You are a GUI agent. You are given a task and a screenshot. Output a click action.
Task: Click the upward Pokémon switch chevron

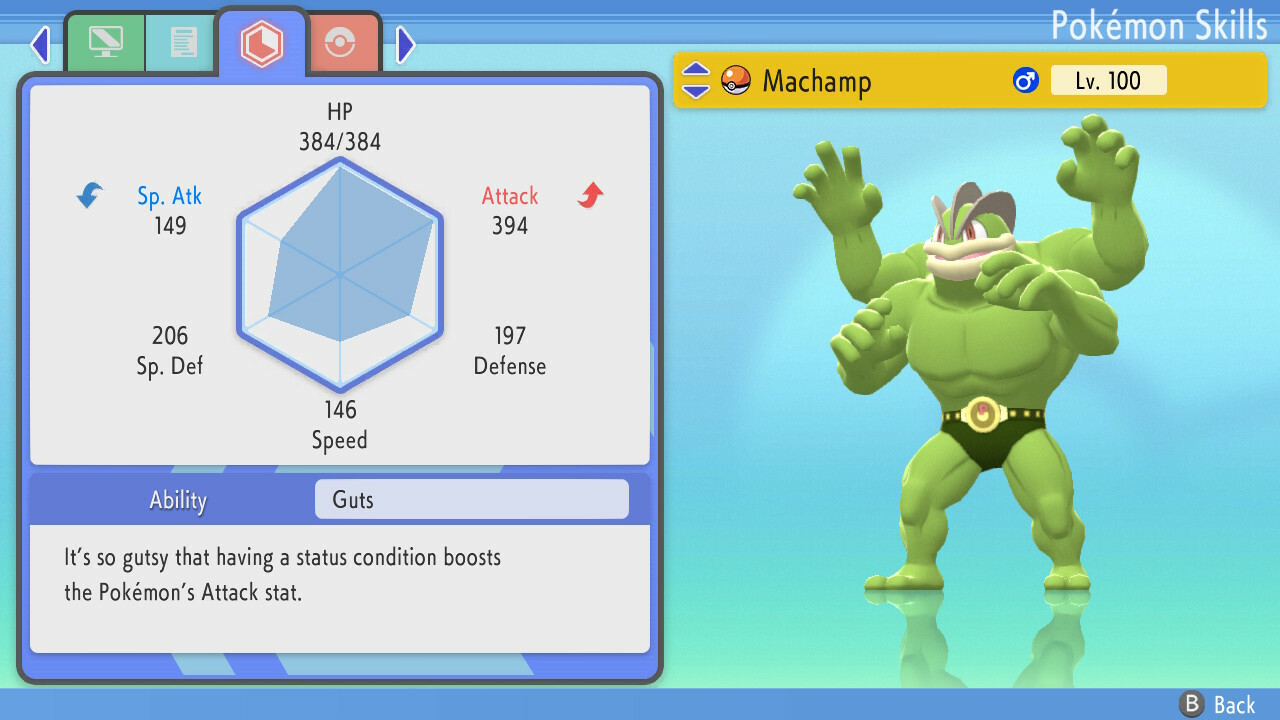694,70
